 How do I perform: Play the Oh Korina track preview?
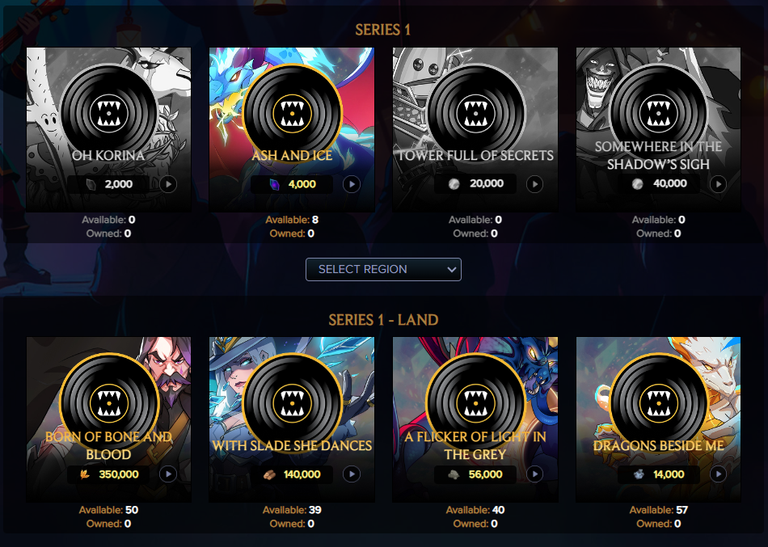pos(167,184)
